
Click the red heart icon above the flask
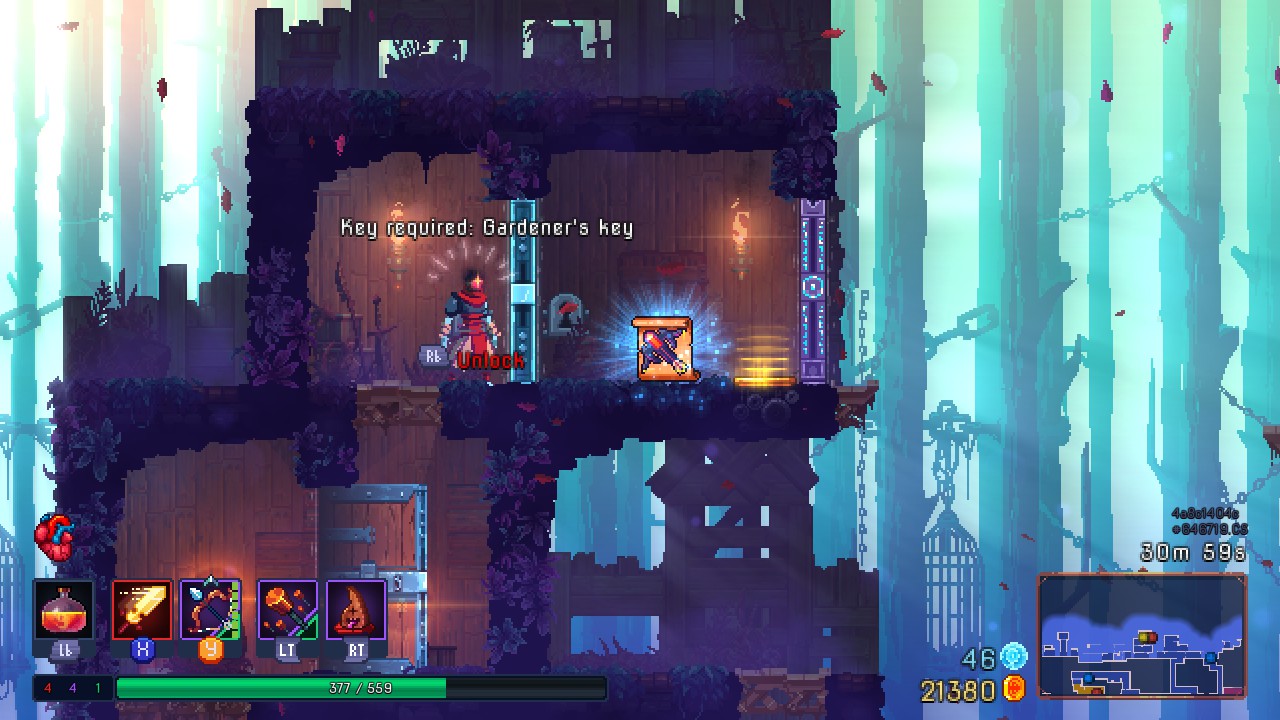(x=55, y=540)
